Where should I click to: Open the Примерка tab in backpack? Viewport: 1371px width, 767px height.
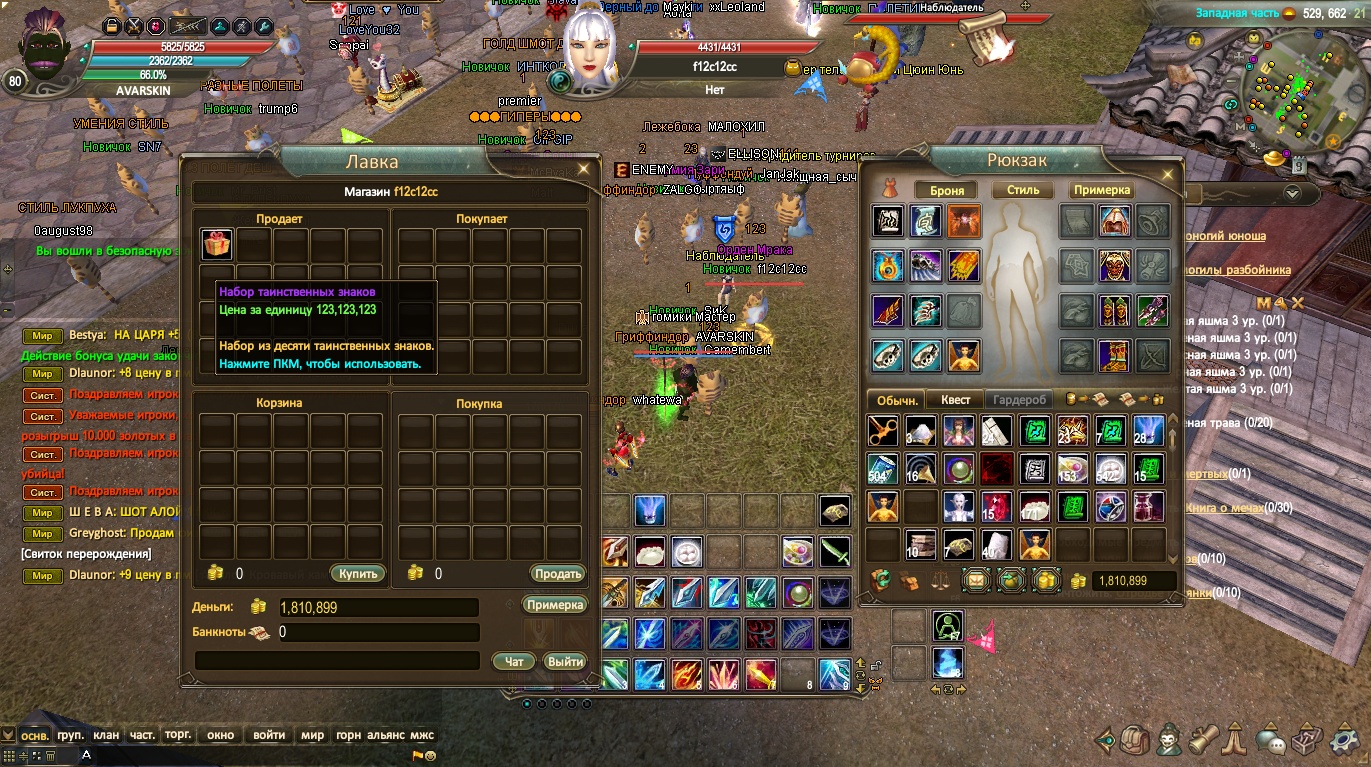click(1102, 190)
